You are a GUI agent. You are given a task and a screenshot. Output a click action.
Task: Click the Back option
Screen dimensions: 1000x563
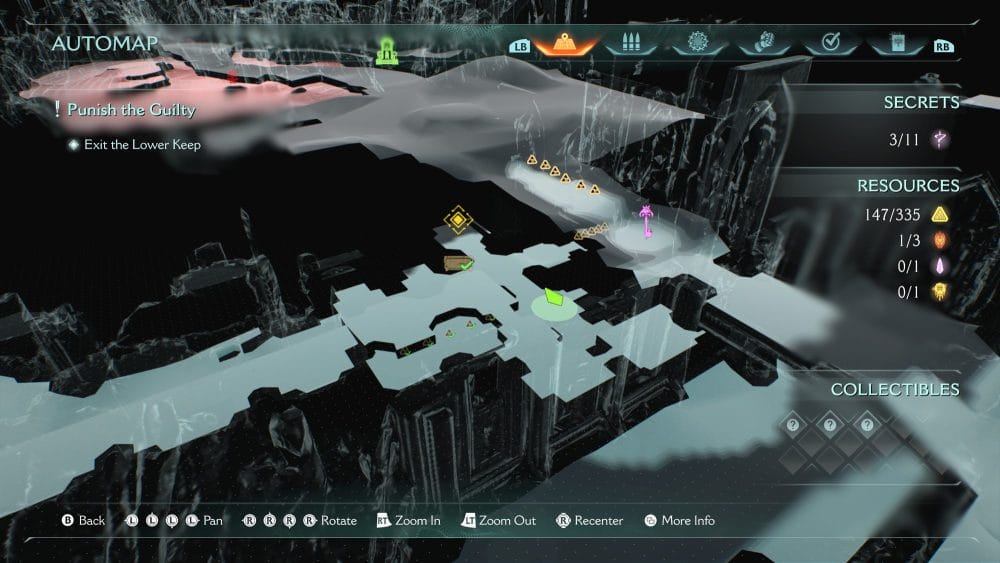(x=84, y=521)
